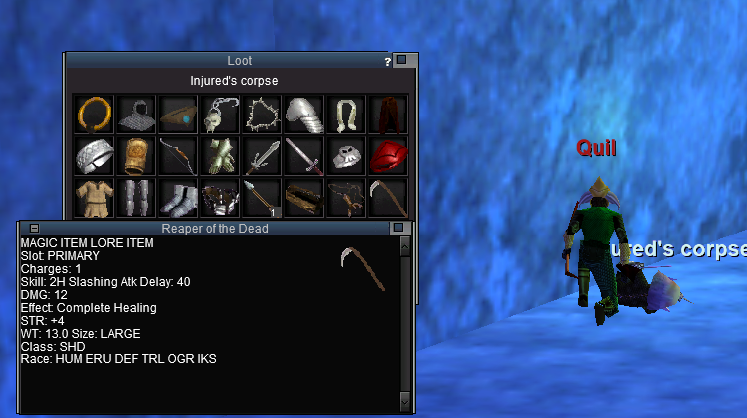Take the arrow stack from the corpse
Image resolution: width=747 pixels, height=418 pixels.
[x=261, y=197]
